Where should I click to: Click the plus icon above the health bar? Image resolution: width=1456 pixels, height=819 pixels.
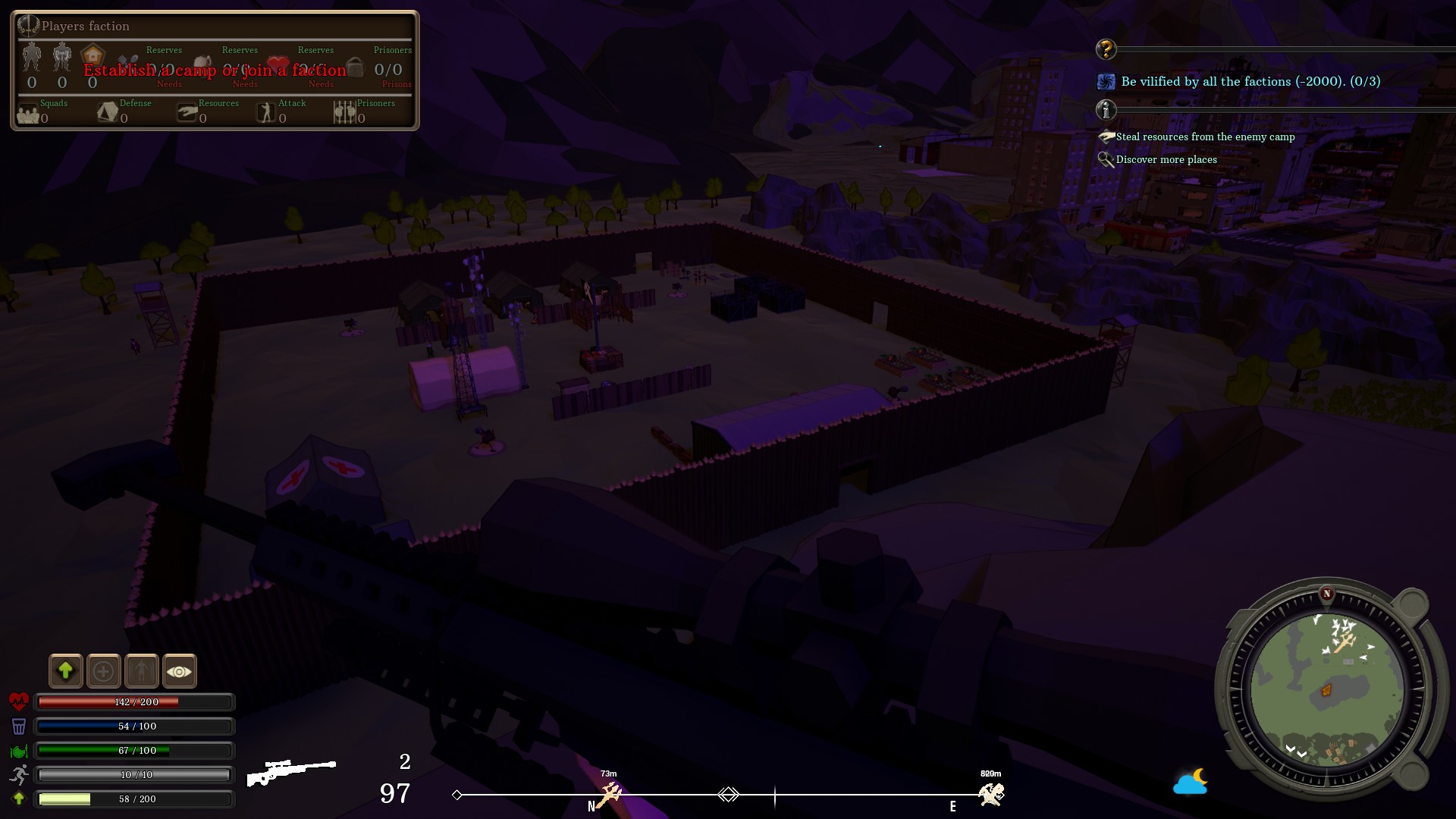click(104, 671)
